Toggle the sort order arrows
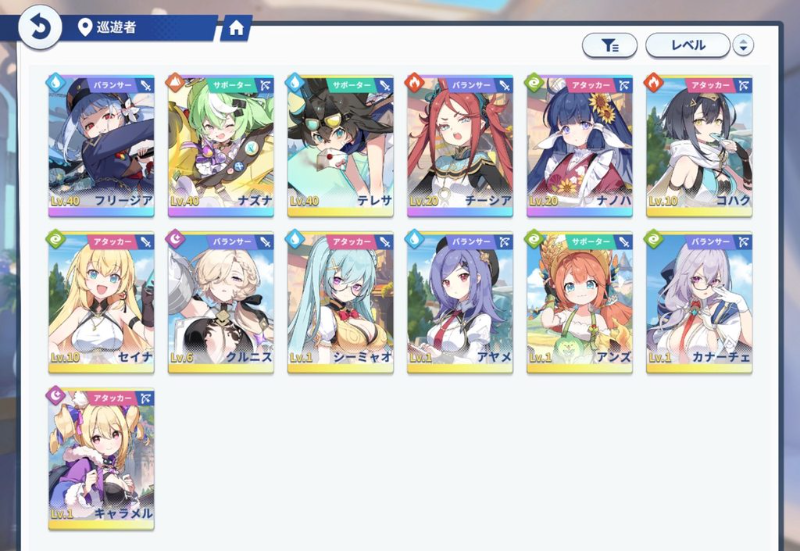 (x=743, y=45)
